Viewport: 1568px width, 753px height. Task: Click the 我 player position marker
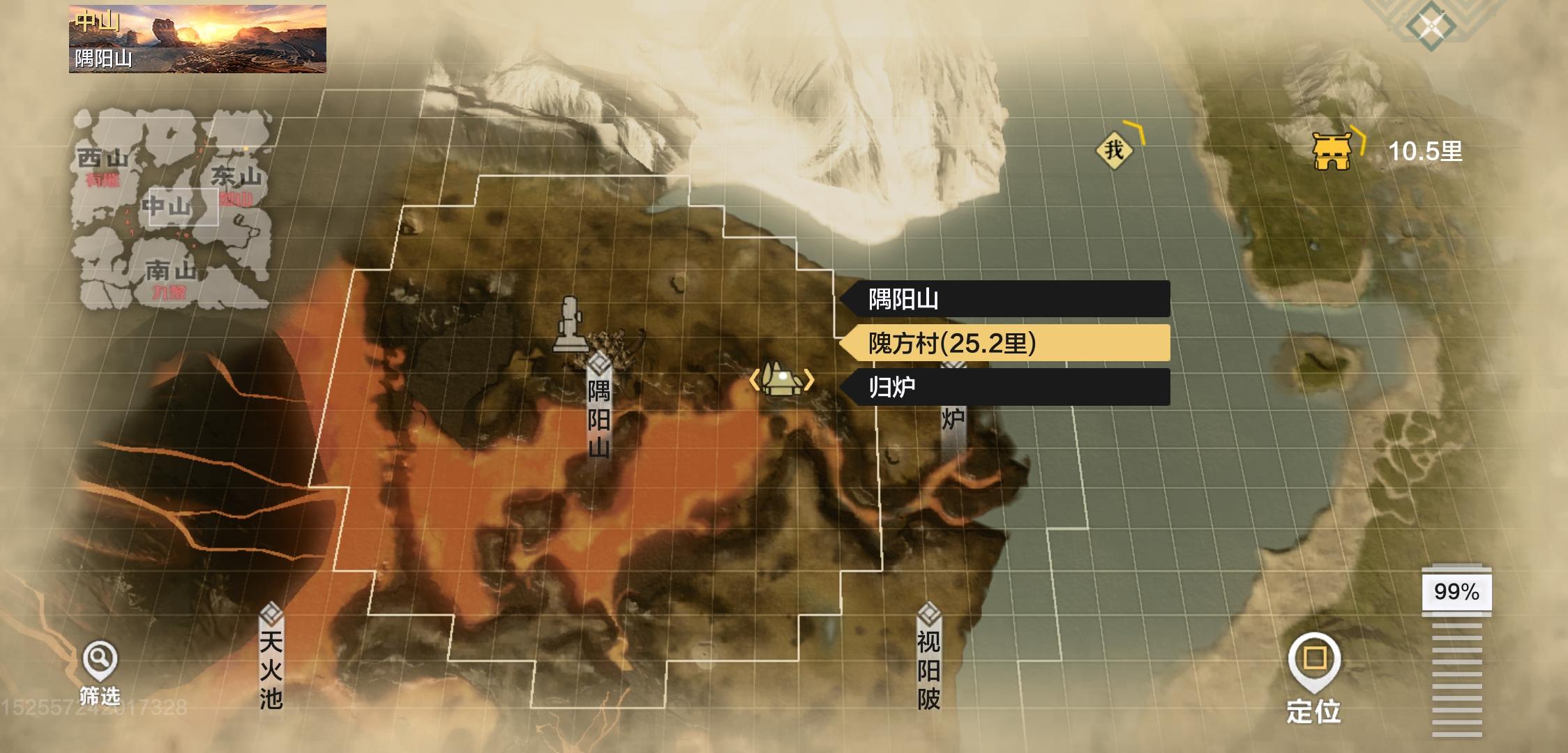coord(1114,149)
